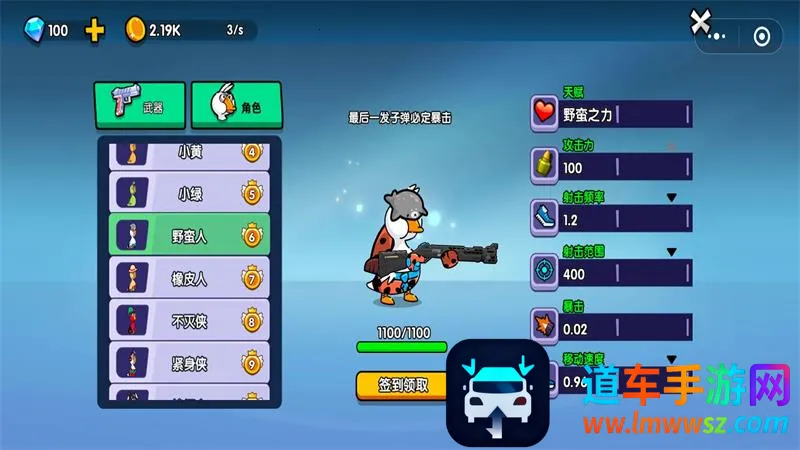Choose the 橡皮人 character row

click(188, 279)
